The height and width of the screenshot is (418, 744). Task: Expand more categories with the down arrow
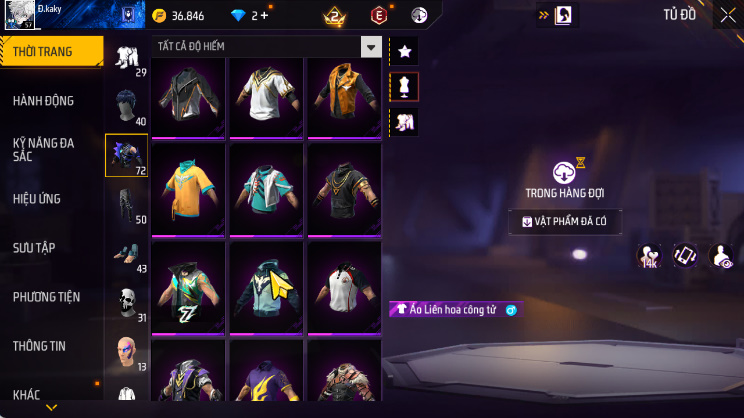click(x=51, y=408)
